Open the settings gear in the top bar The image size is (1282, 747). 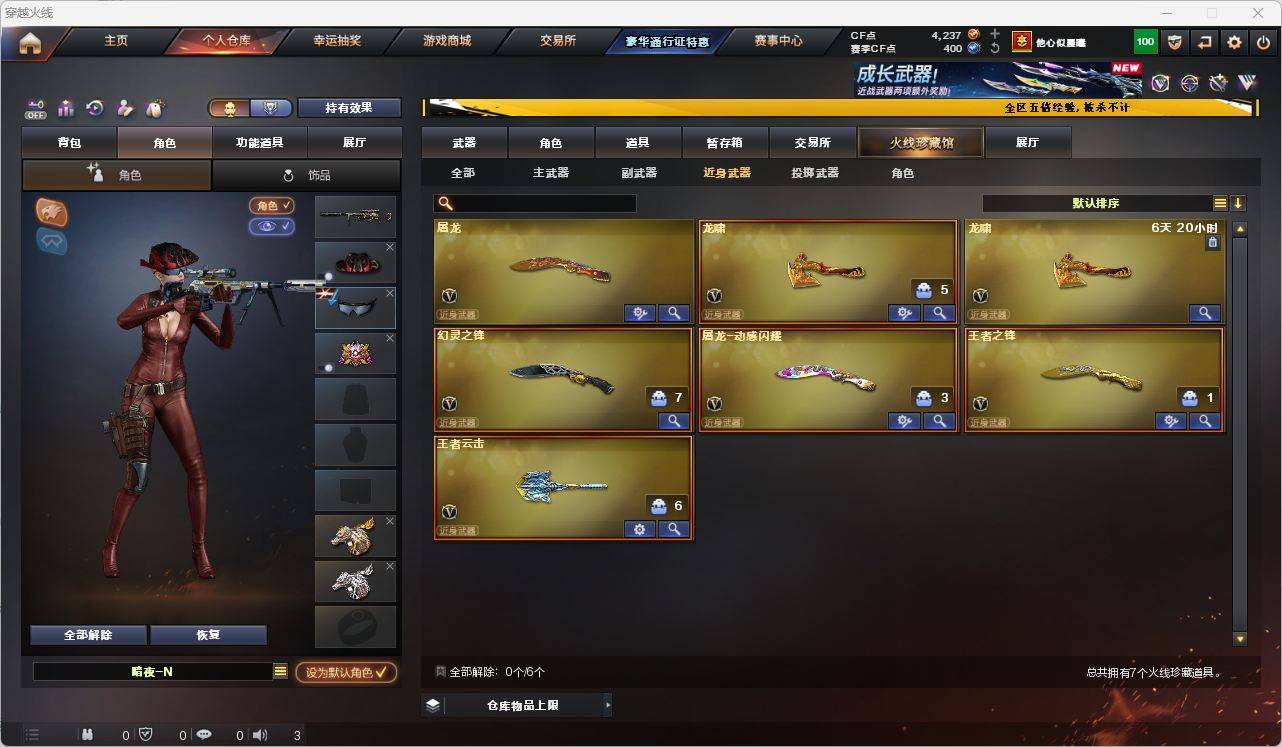(1233, 42)
